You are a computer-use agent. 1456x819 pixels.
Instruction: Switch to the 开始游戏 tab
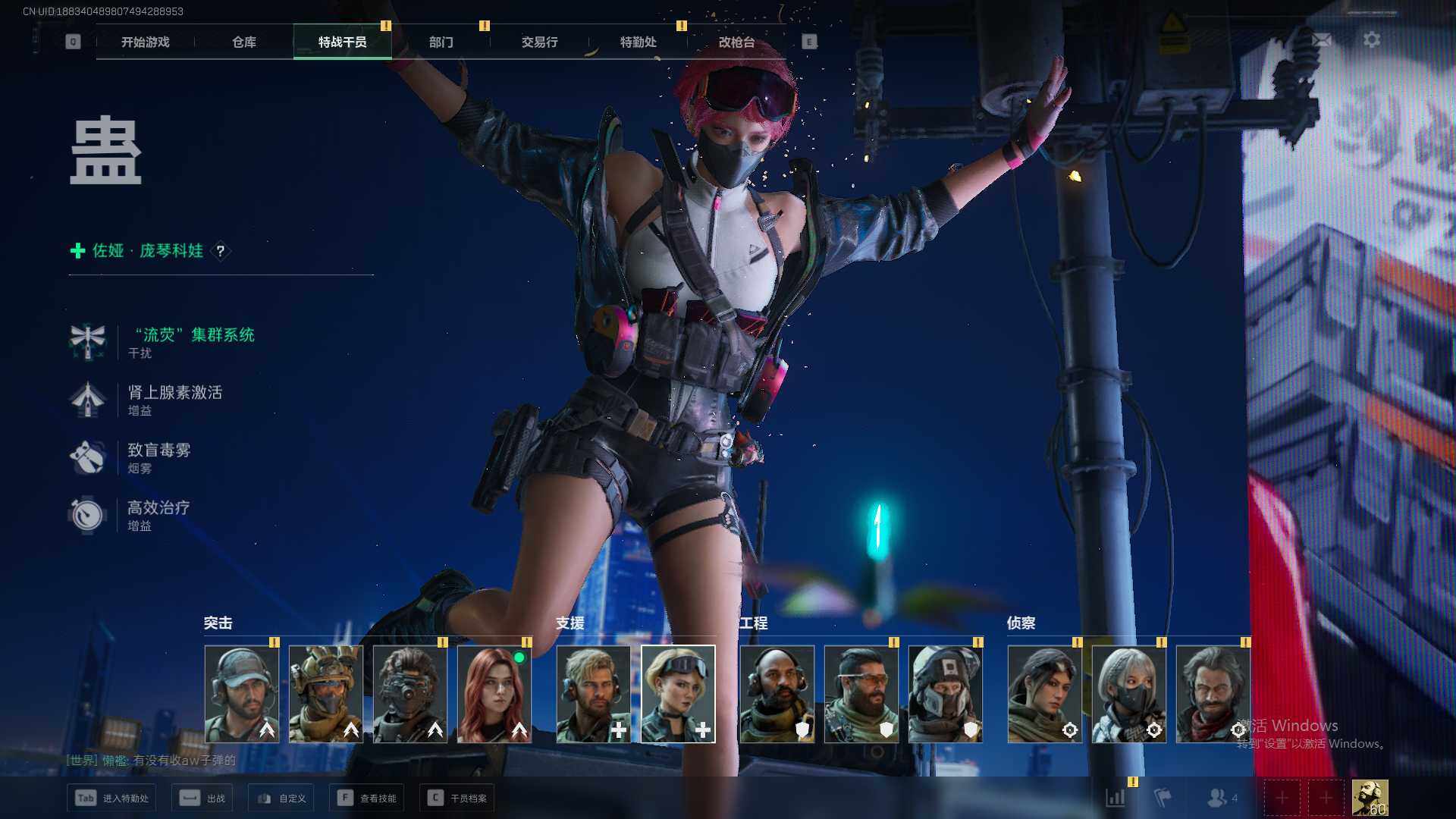(145, 42)
